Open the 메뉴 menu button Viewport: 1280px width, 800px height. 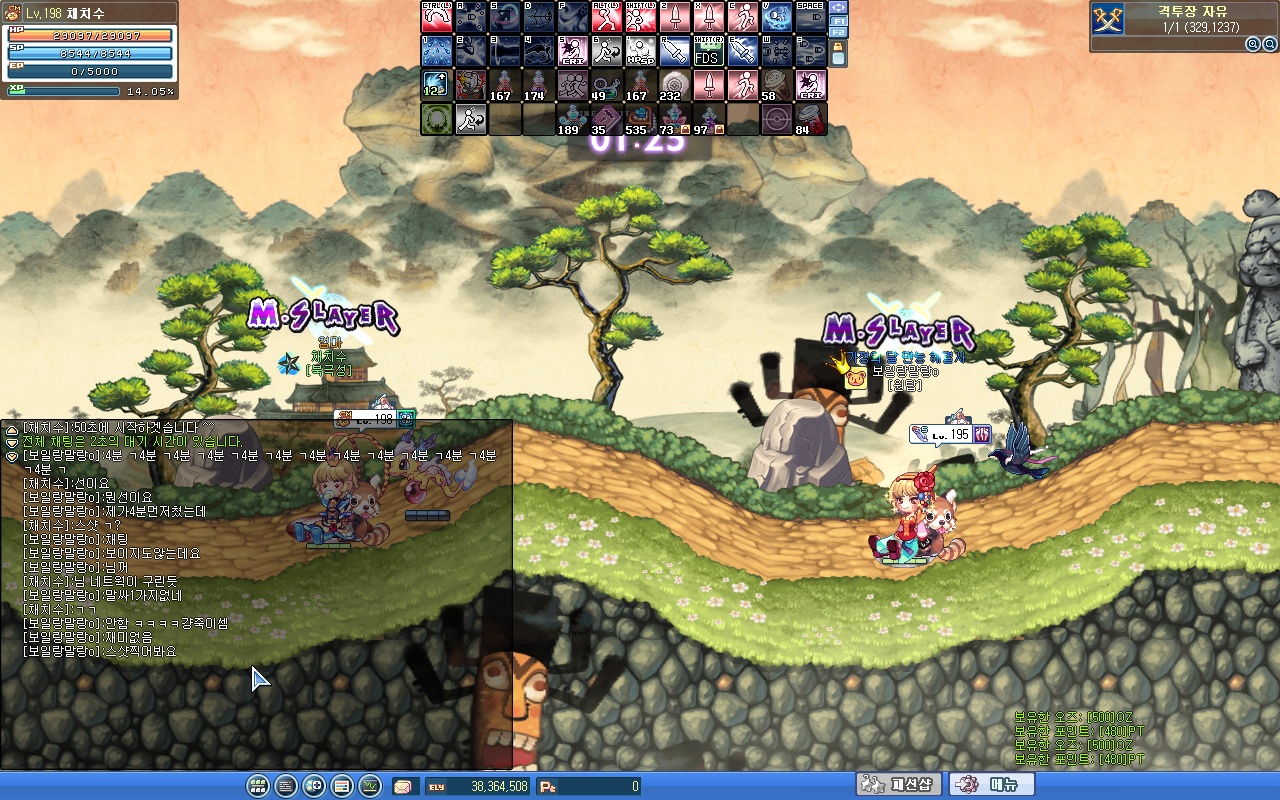(x=990, y=785)
